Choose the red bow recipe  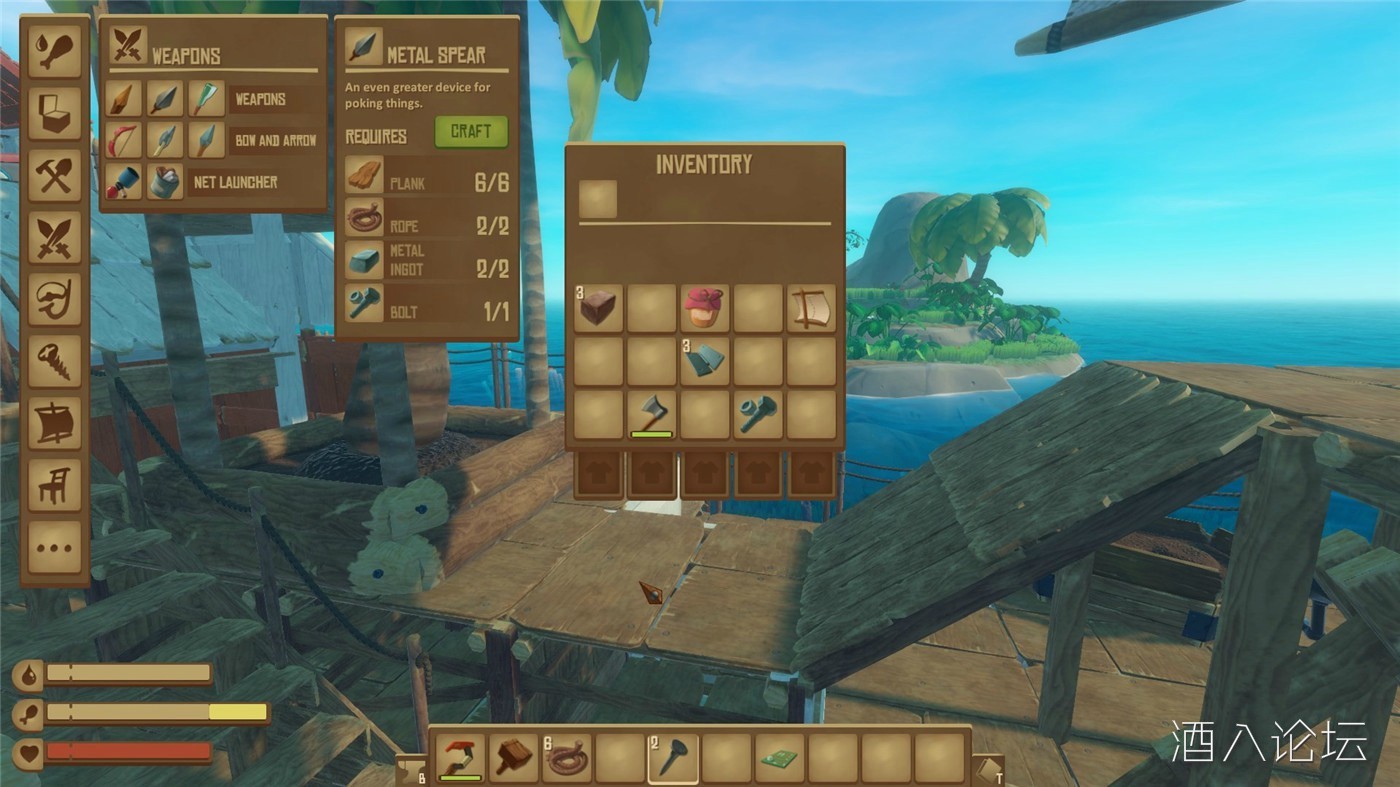click(124, 140)
